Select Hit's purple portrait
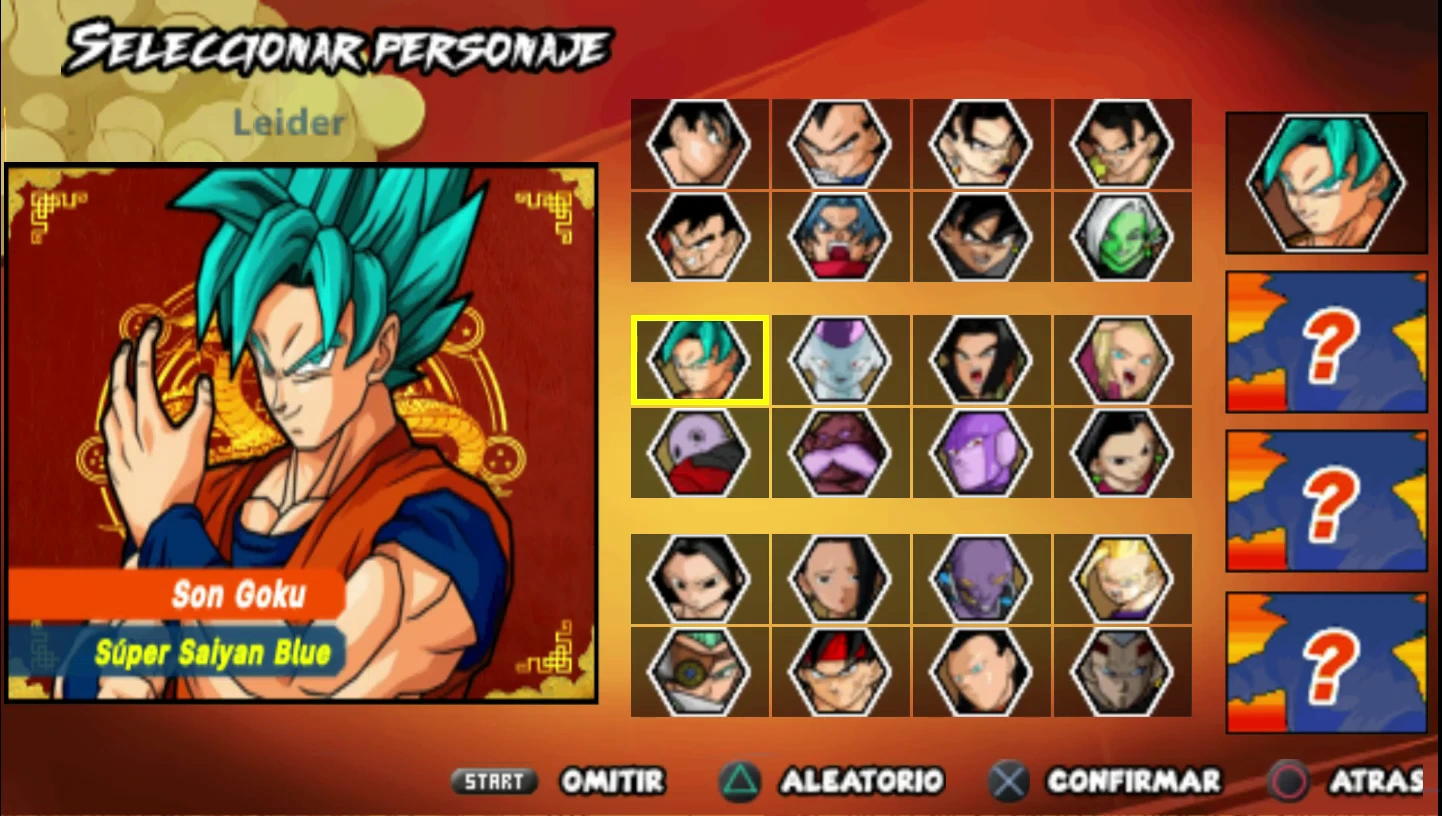The width and height of the screenshot is (1442, 816). (983, 452)
